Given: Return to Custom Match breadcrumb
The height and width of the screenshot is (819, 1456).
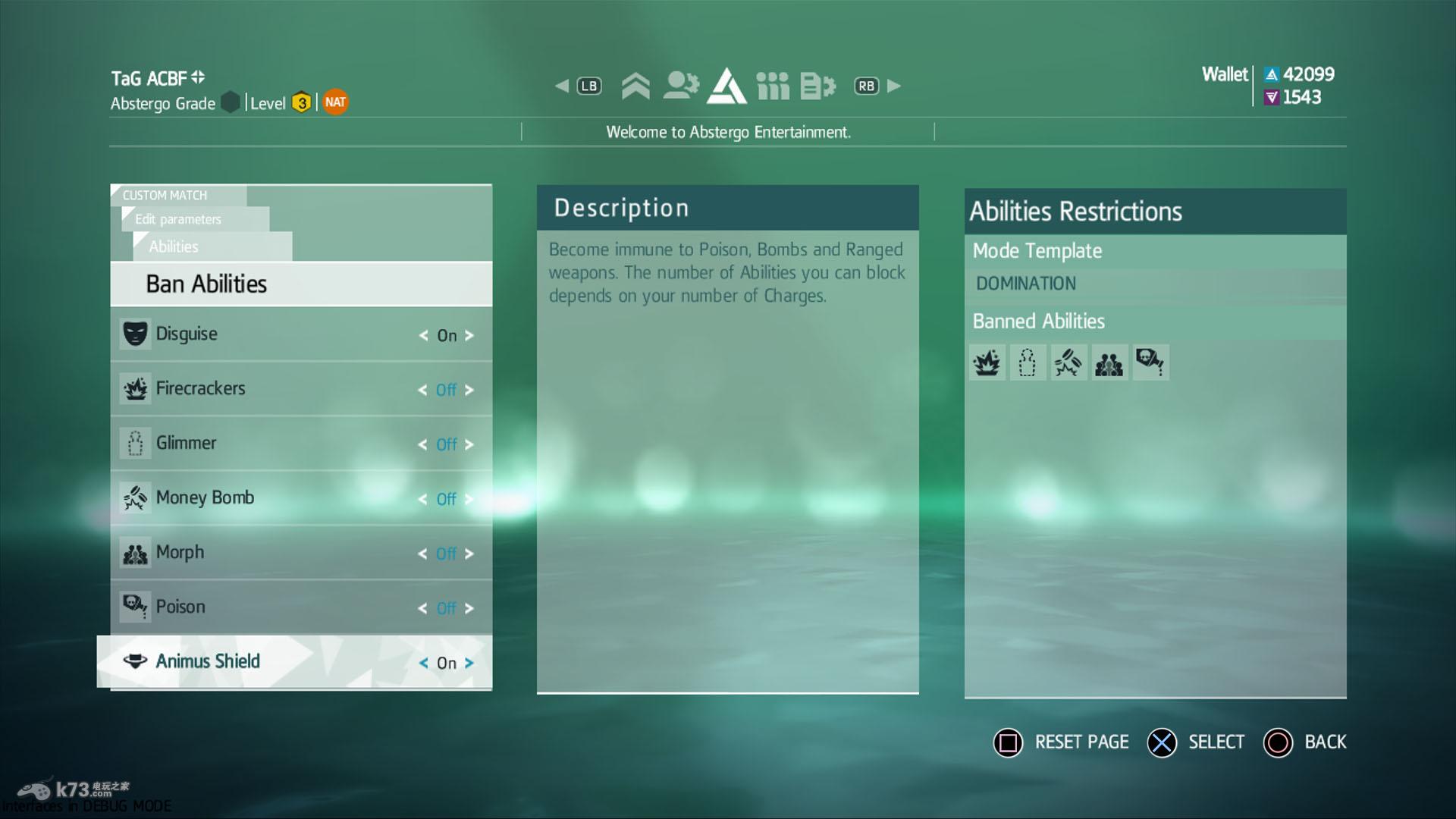Looking at the screenshot, I should (x=165, y=195).
